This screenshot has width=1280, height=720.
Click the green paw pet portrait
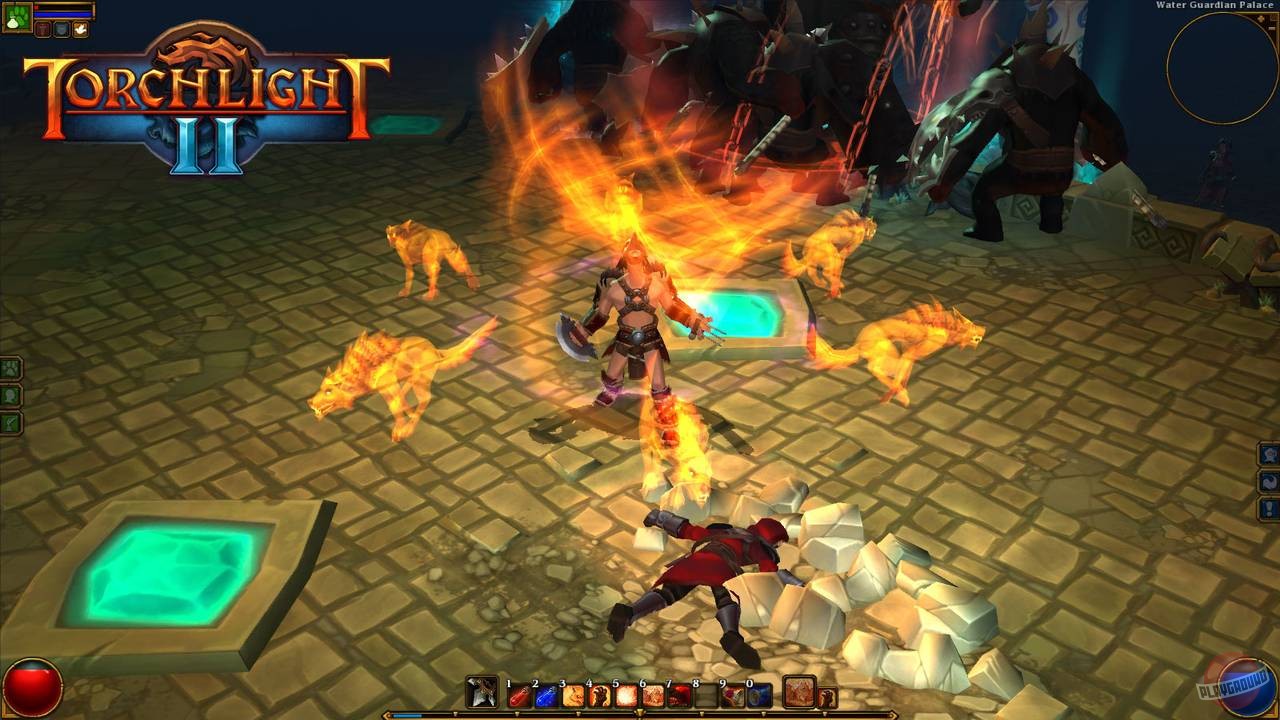coord(17,18)
